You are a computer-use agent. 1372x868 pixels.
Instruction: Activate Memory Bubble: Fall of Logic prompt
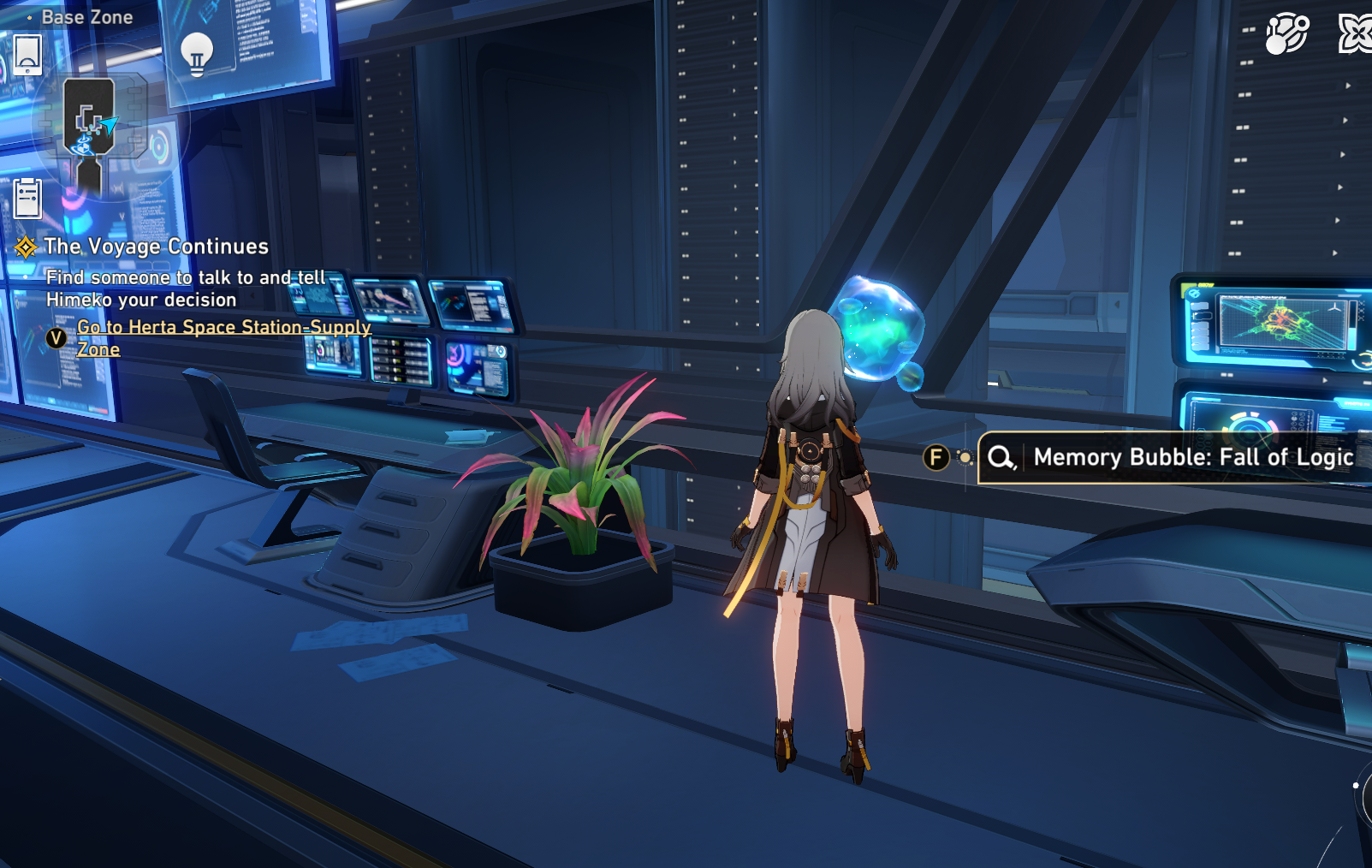click(1191, 457)
